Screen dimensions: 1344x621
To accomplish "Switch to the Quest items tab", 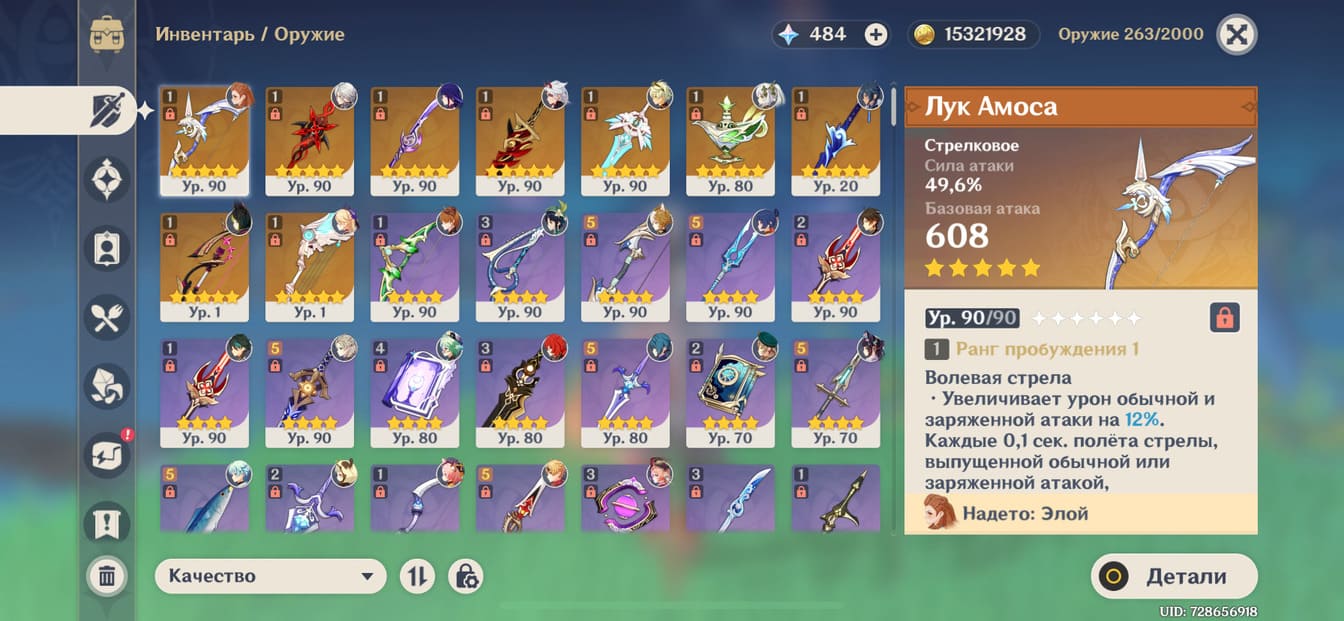I will click(x=106, y=520).
